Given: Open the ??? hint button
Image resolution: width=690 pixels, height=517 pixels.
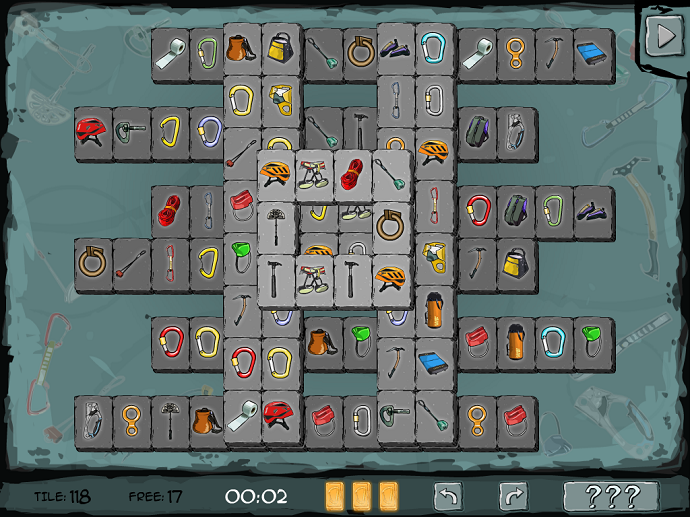Looking at the screenshot, I should [x=611, y=496].
